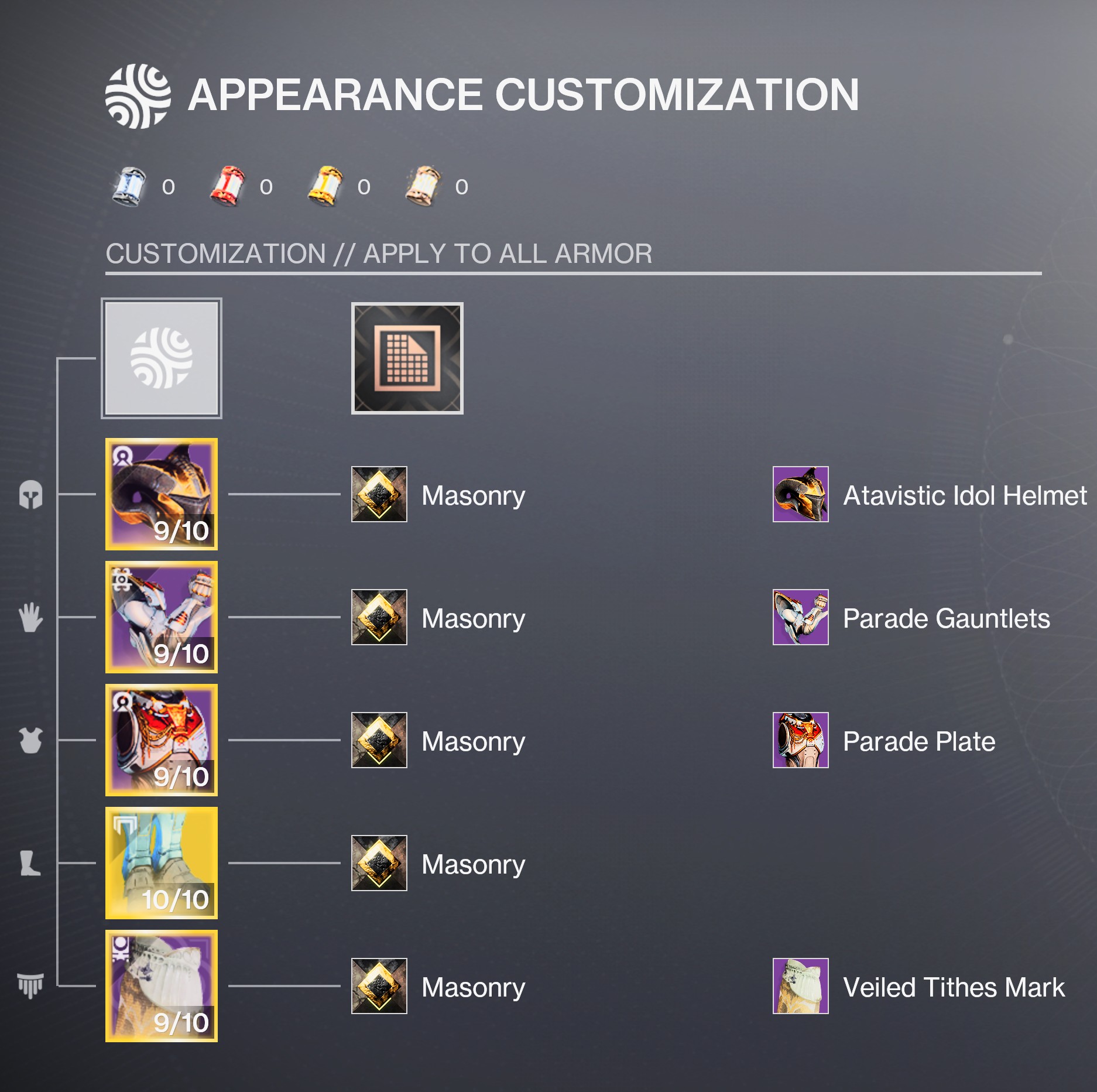Change the chest armor's Masonry shader
Viewport: 1097px width, 1092px height.
tap(379, 740)
